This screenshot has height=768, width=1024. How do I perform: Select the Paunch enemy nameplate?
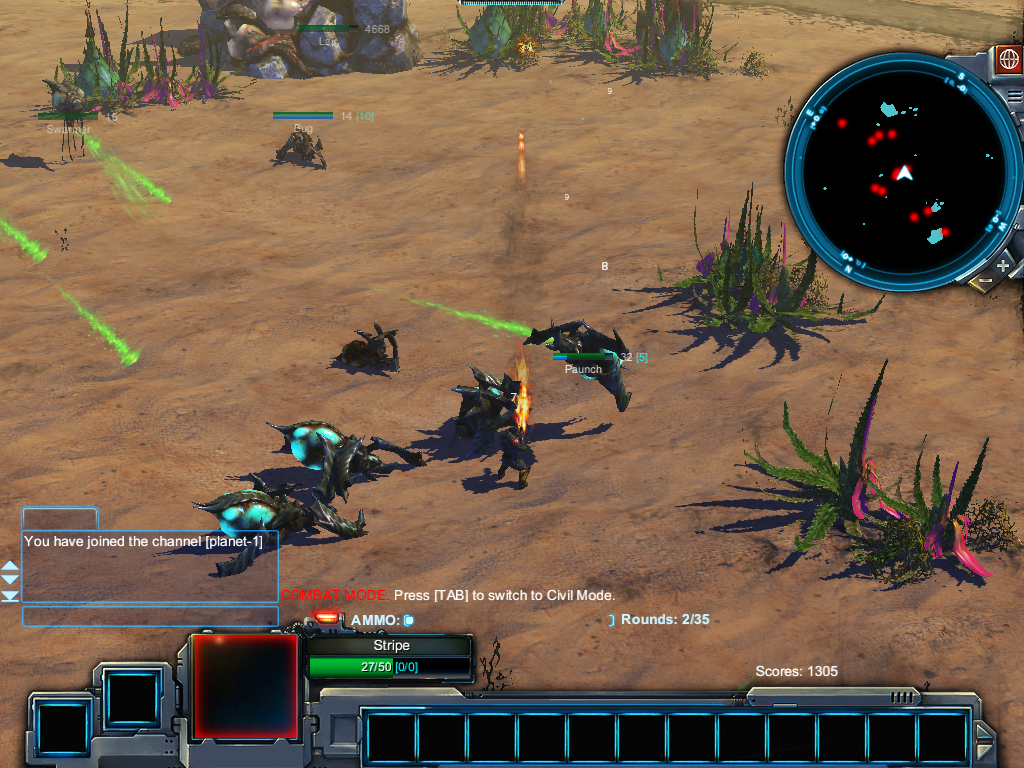[583, 369]
